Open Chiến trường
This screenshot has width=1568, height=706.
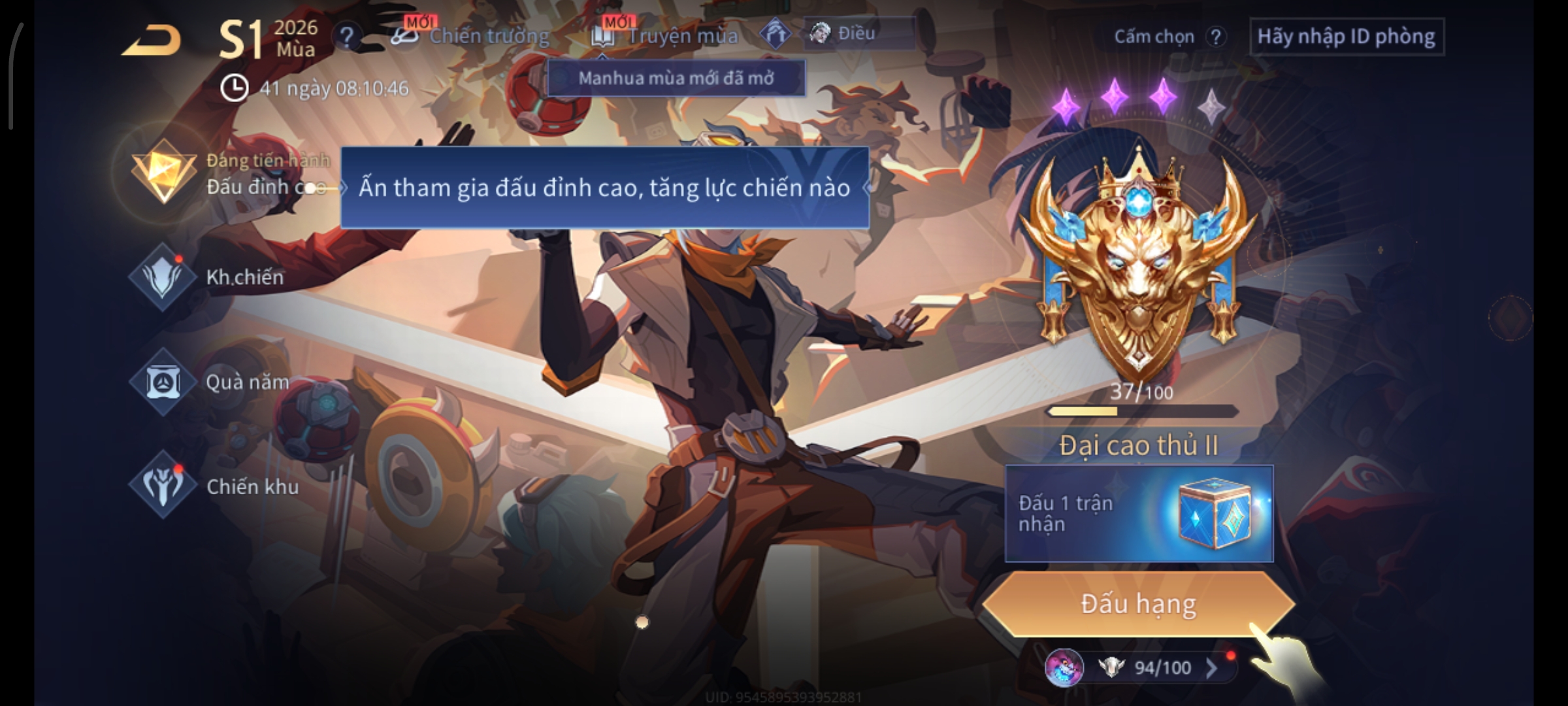472,35
